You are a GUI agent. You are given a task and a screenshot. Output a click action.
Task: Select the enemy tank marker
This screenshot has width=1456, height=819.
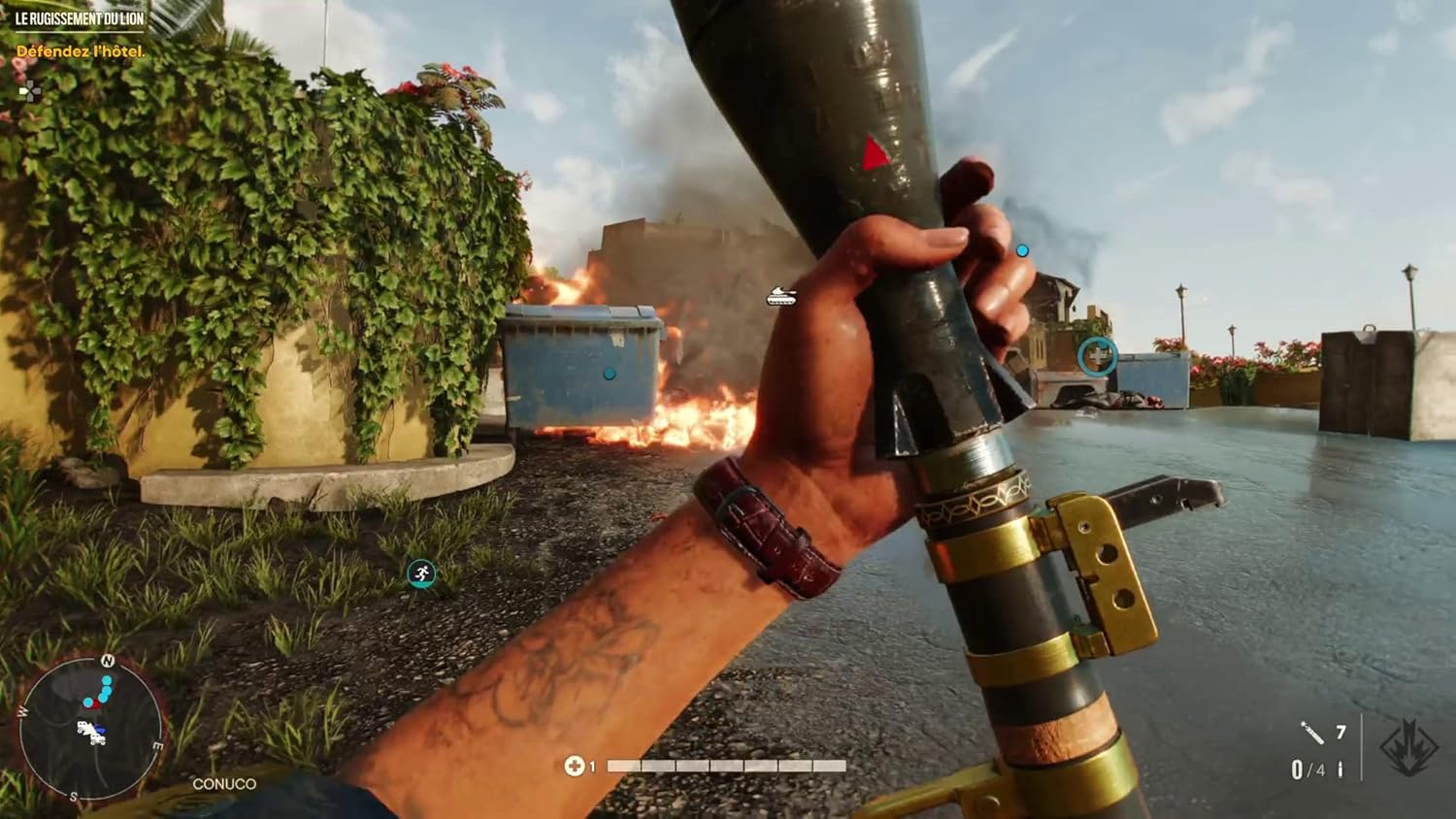pos(781,296)
